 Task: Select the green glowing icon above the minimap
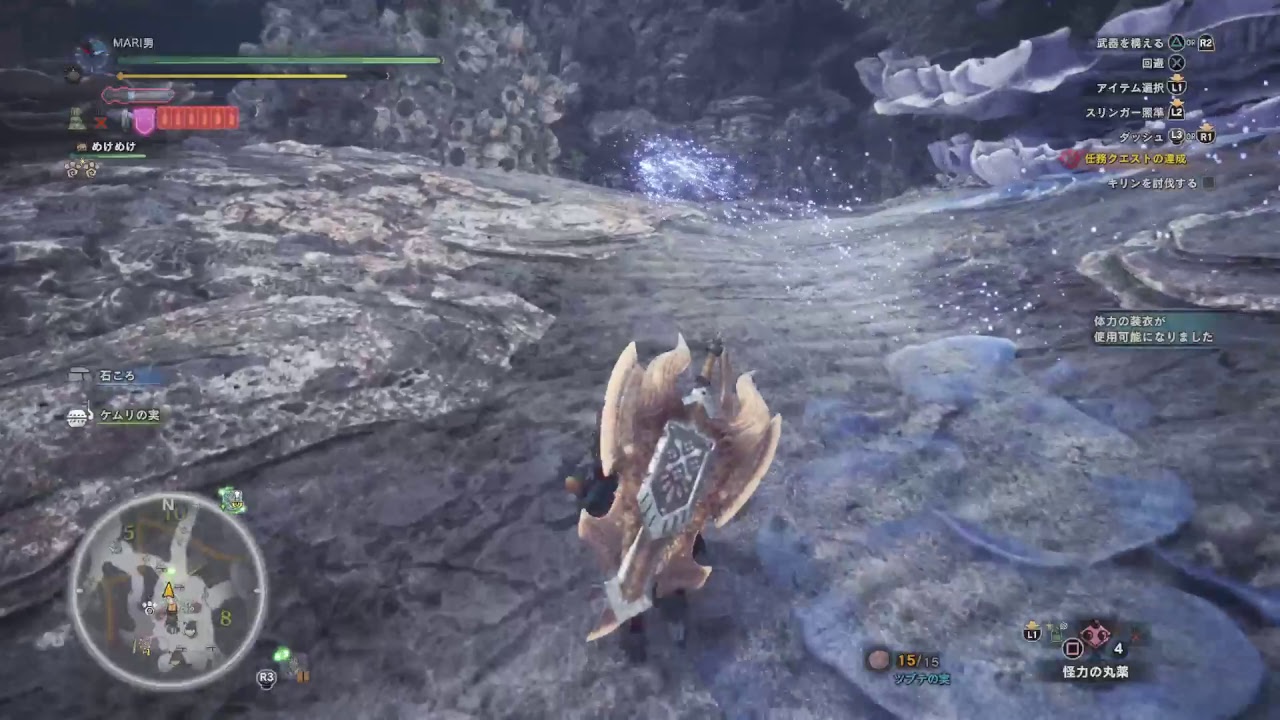tap(232, 499)
